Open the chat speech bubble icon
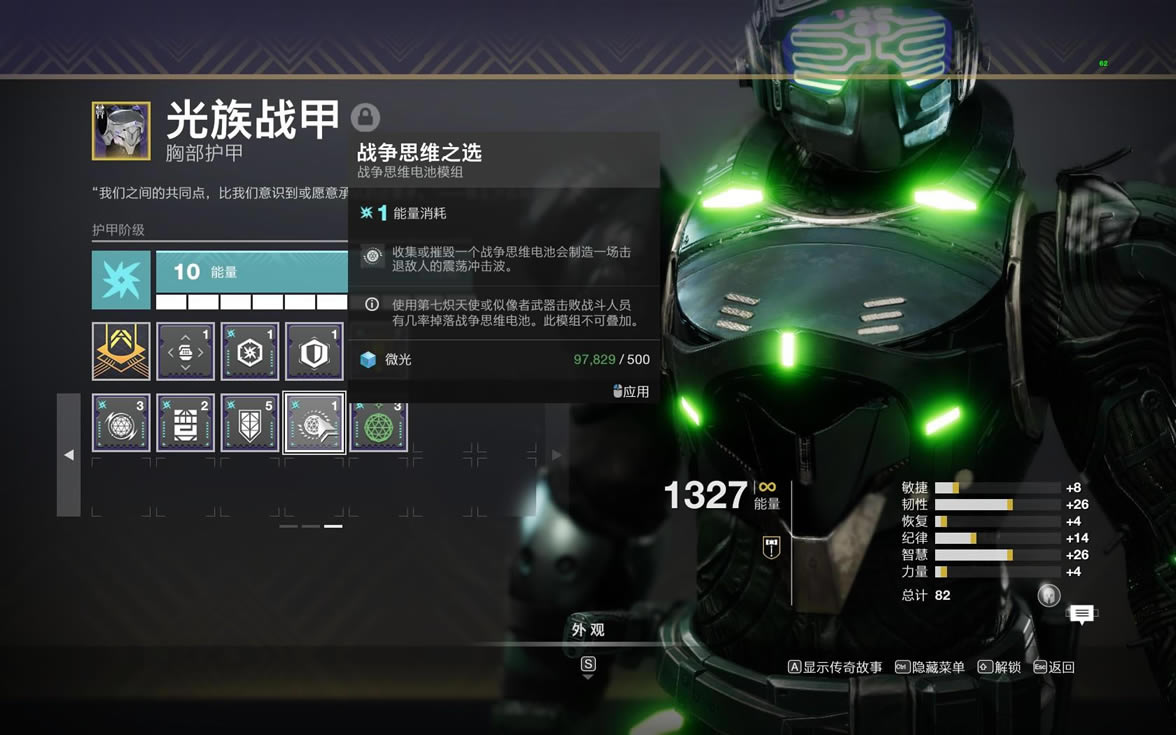 [1081, 614]
